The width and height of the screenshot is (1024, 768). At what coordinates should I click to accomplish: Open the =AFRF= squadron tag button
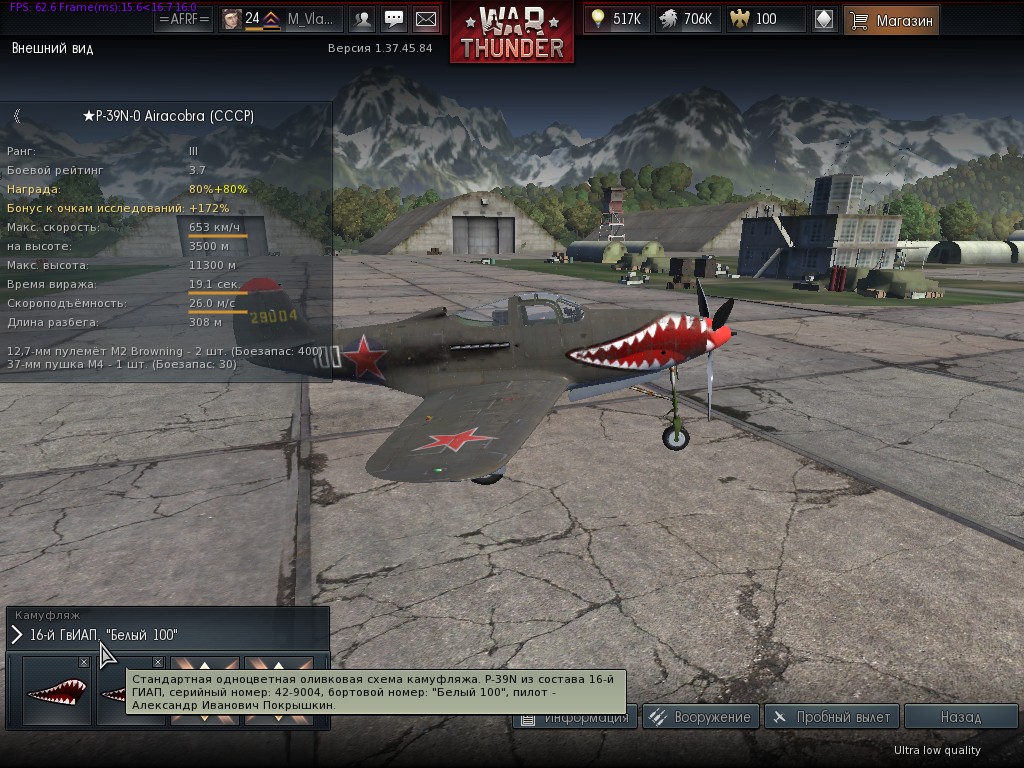tap(184, 19)
